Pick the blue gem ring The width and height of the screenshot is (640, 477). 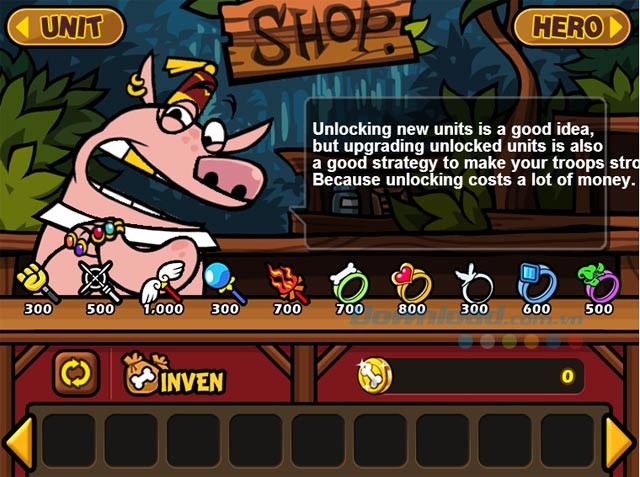tap(536, 284)
